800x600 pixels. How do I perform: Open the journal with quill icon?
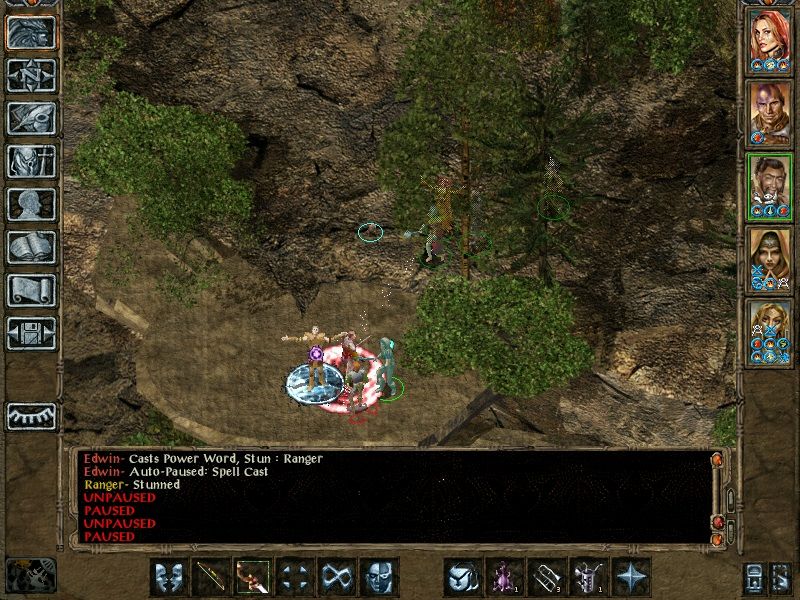click(x=31, y=118)
